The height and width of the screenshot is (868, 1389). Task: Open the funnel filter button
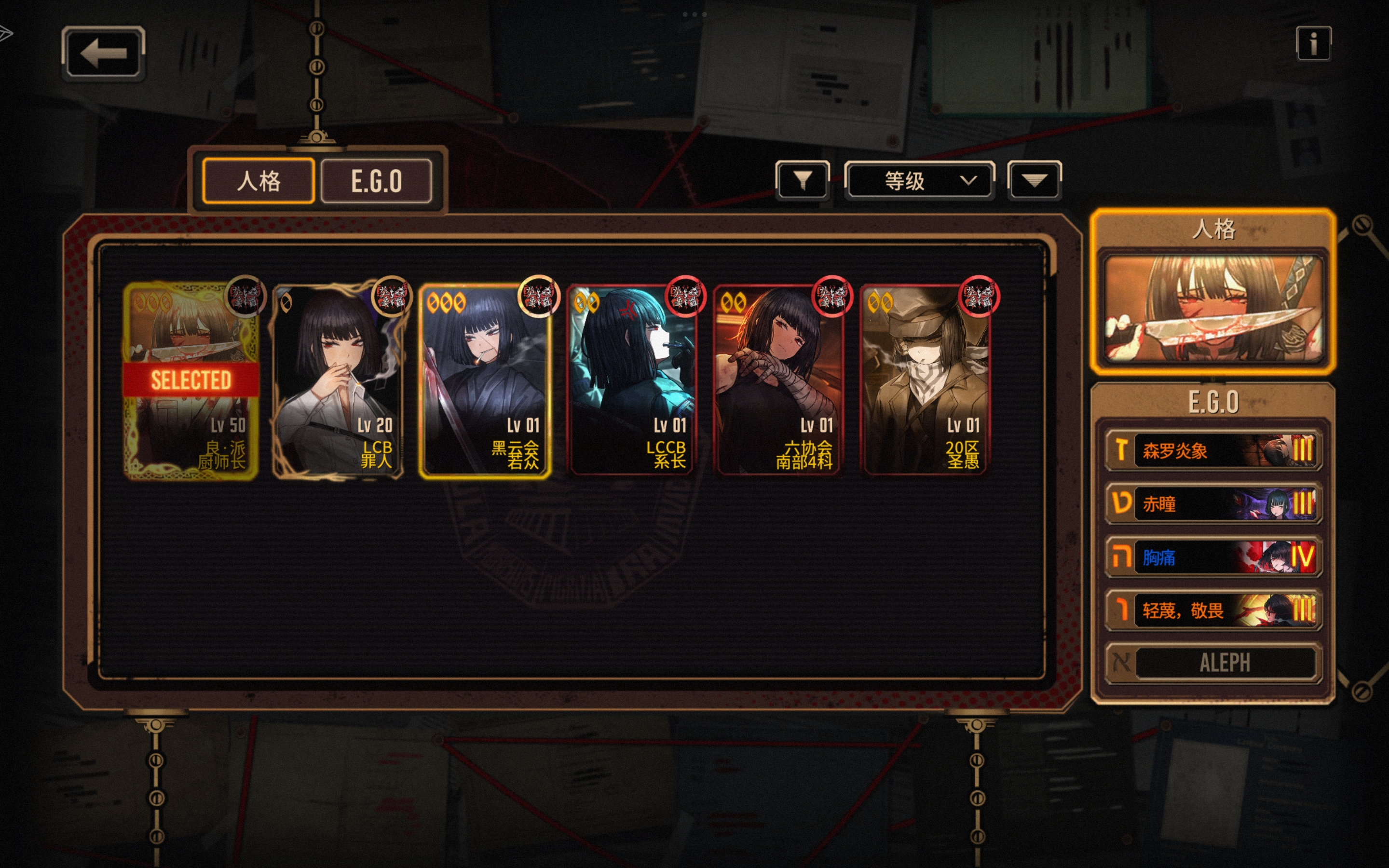click(x=802, y=181)
